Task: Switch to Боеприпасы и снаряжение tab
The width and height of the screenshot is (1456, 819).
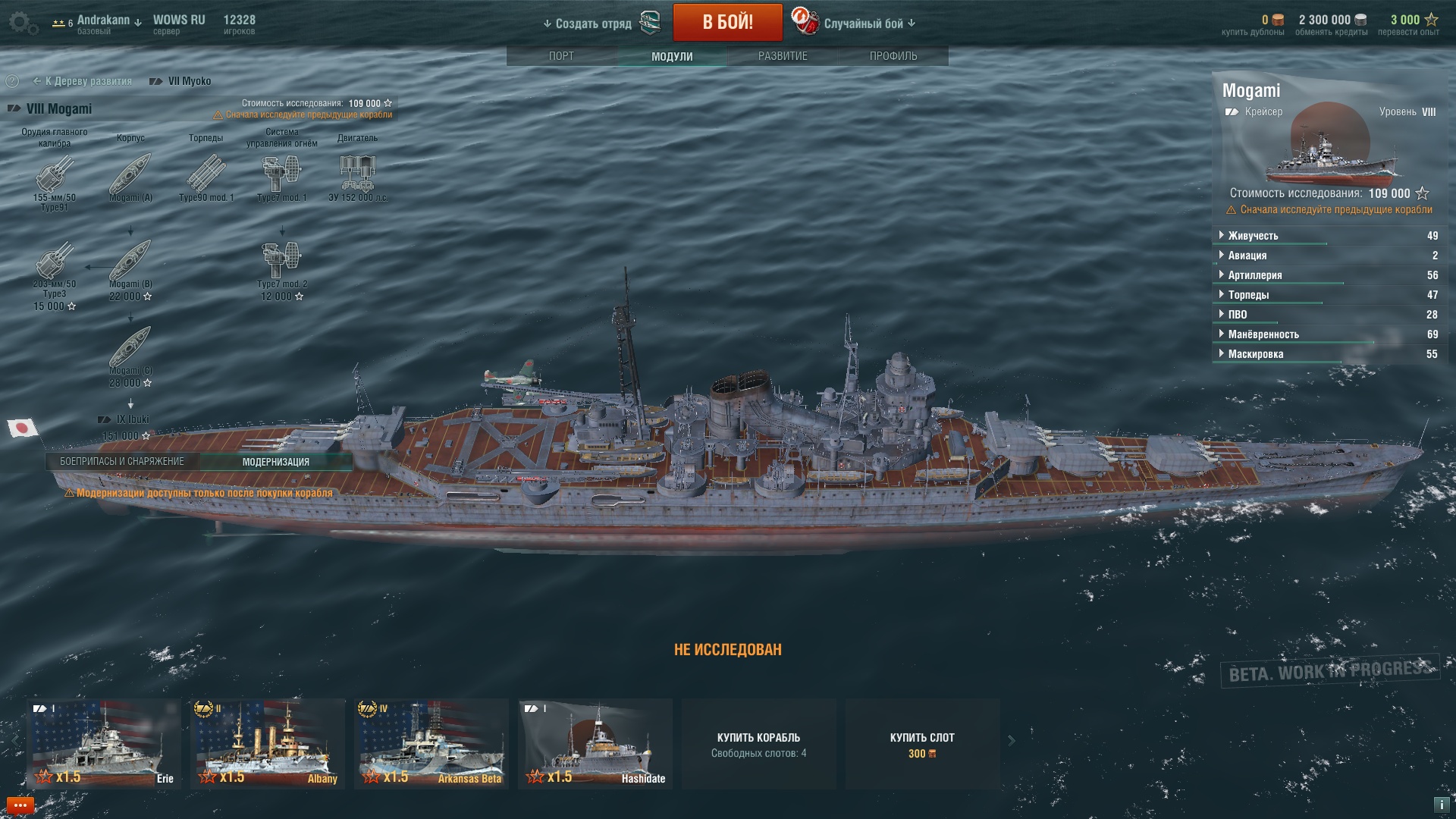Action: click(122, 462)
